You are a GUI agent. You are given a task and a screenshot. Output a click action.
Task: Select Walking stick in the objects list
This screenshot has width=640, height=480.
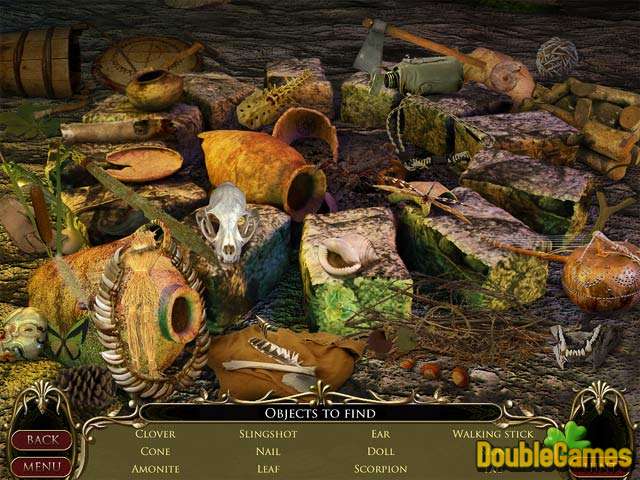[493, 434]
